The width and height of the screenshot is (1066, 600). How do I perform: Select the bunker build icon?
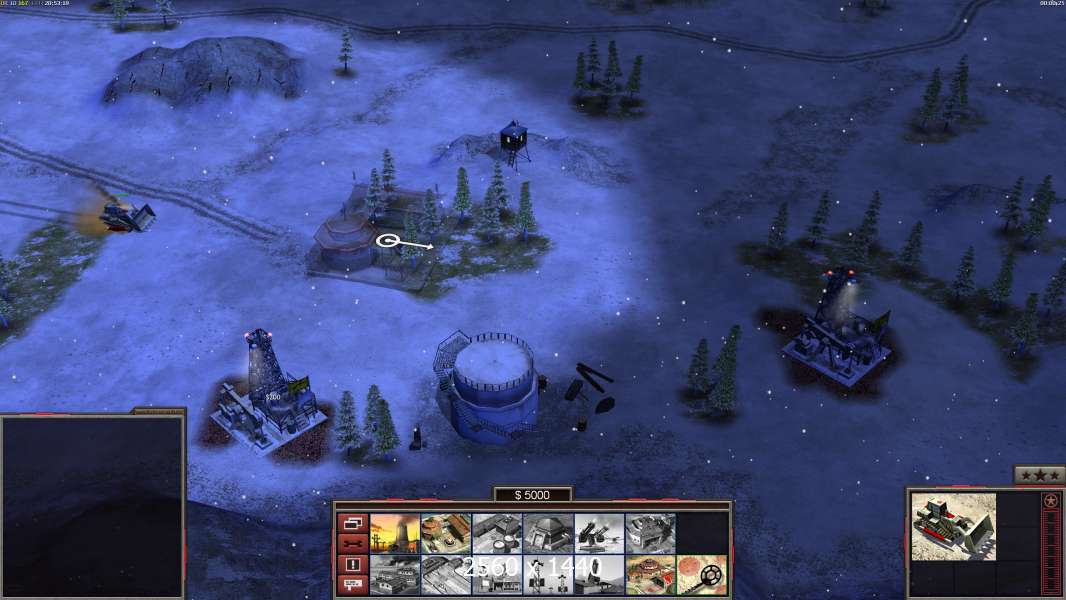click(x=548, y=533)
